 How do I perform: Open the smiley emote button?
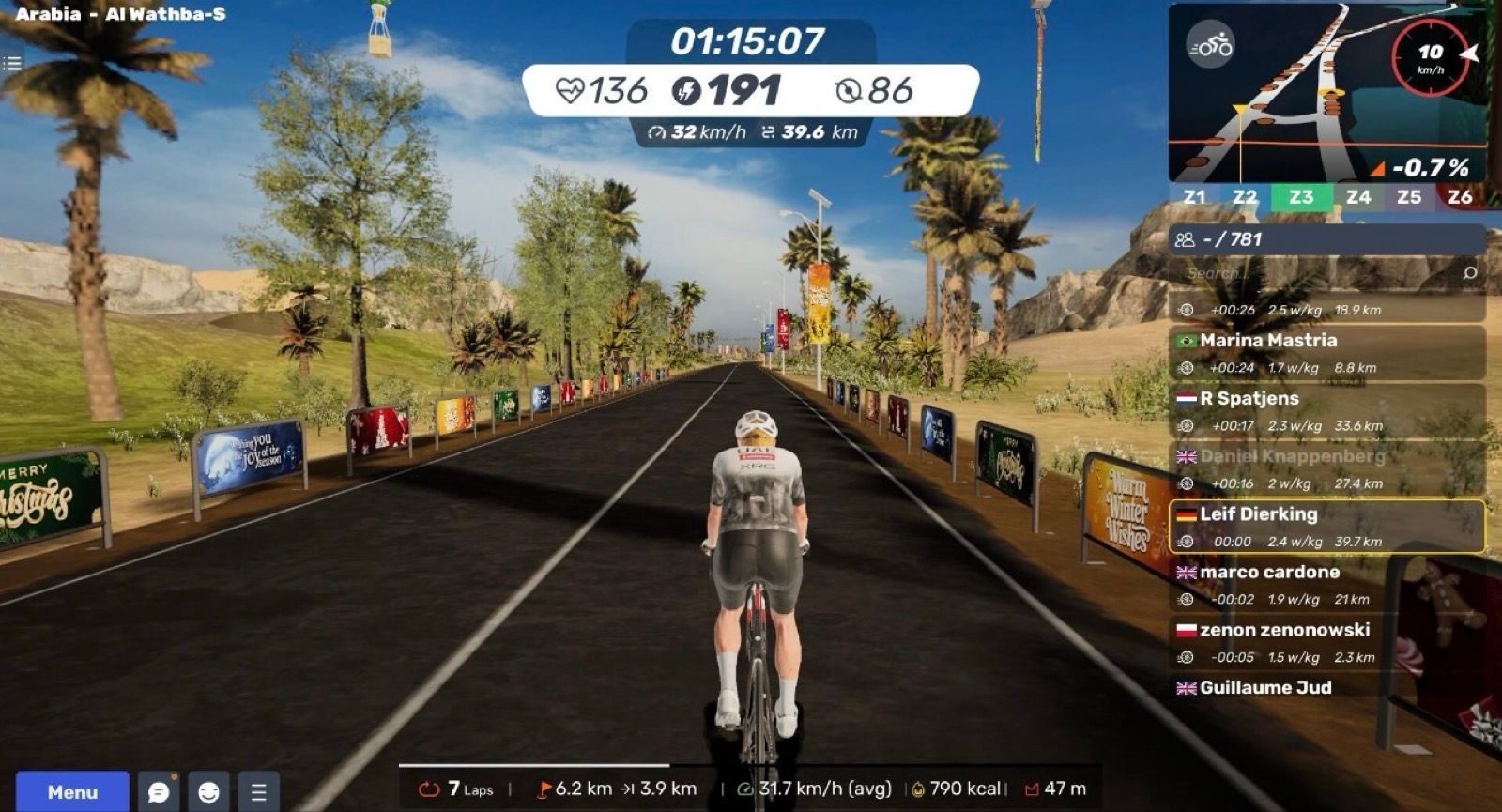tap(208, 791)
